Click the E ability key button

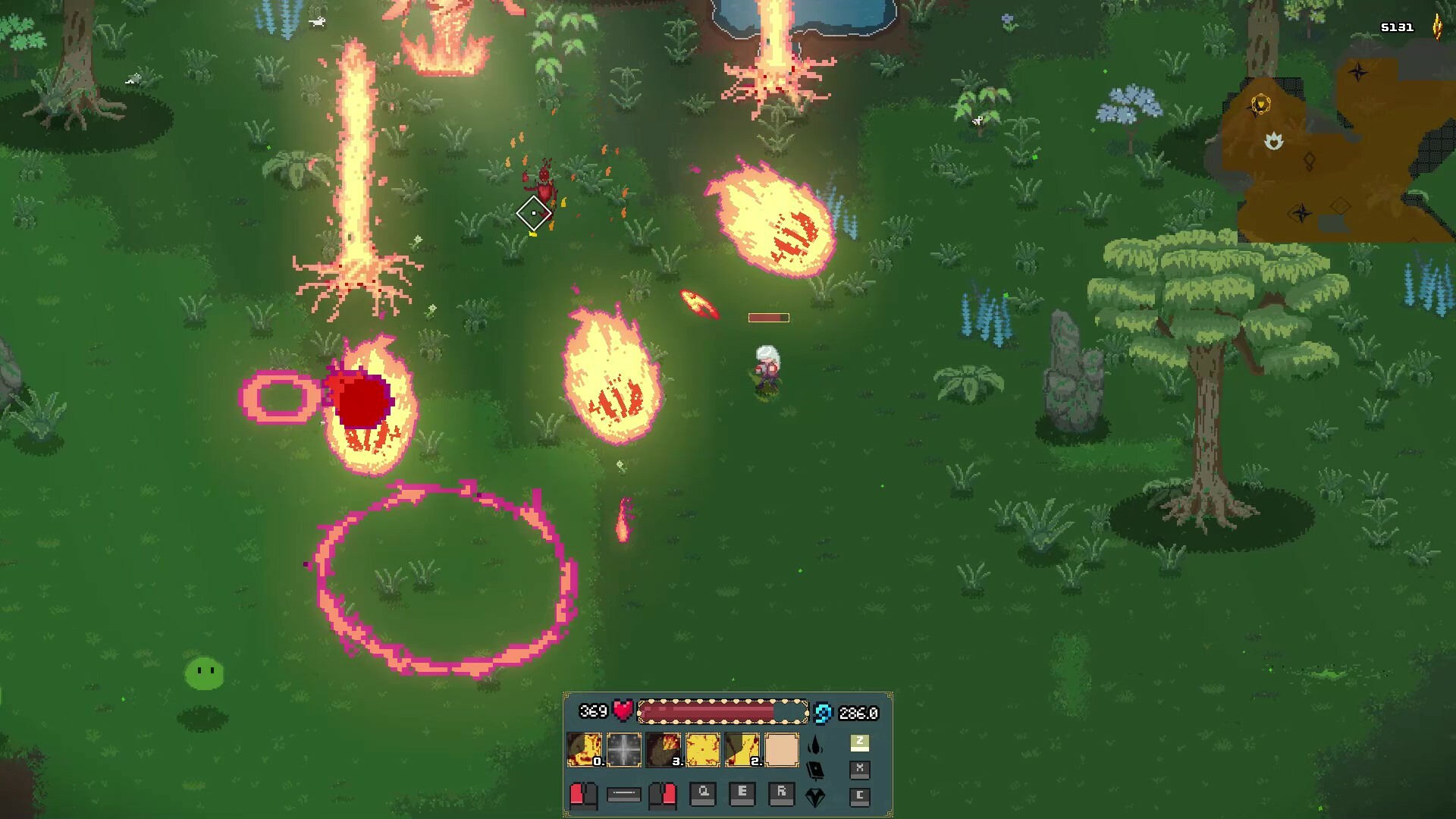point(743,795)
